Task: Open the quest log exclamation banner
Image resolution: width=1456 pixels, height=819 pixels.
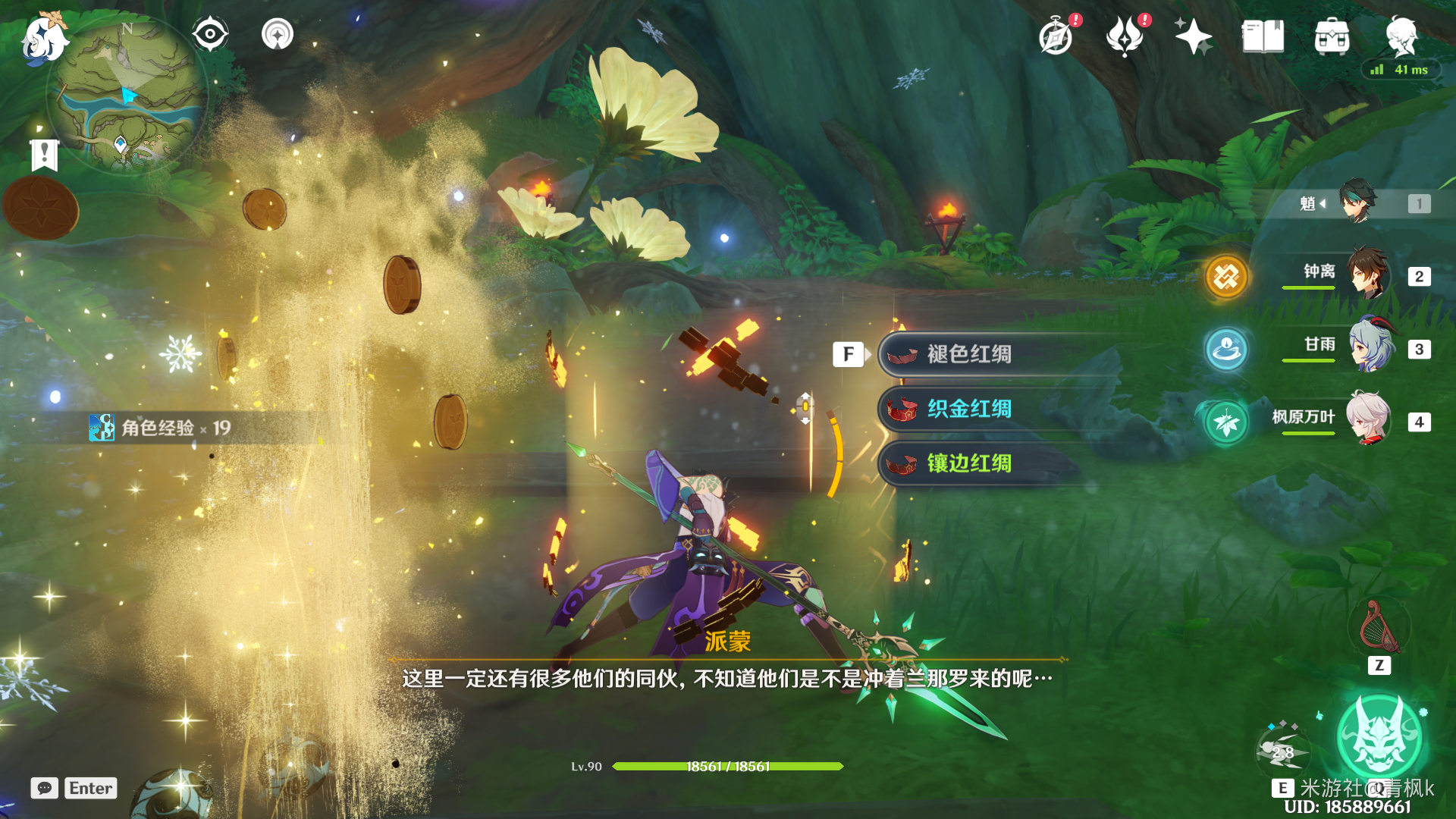Action: coord(45,155)
